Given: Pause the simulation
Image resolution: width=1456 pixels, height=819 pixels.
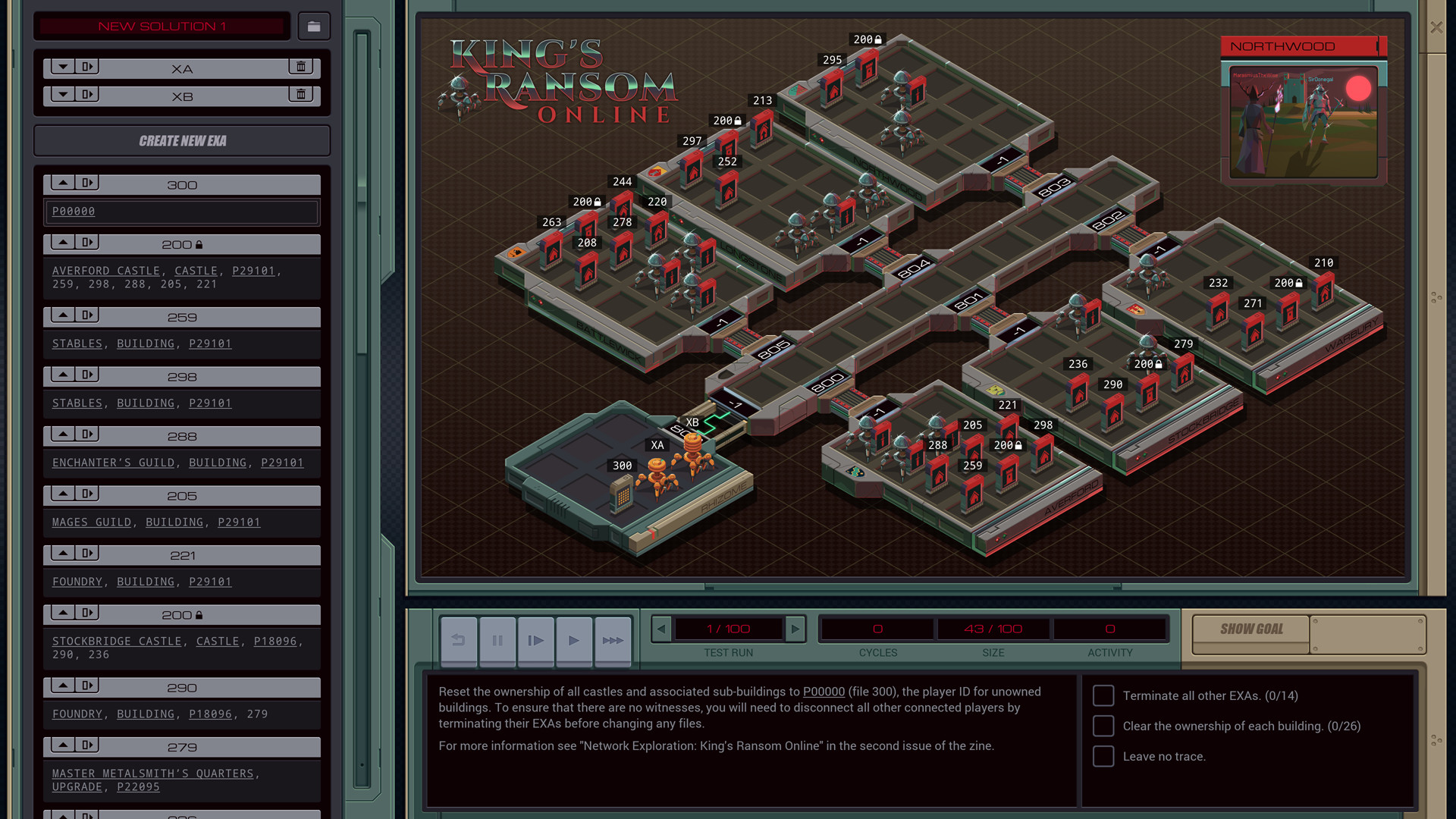Looking at the screenshot, I should [497, 641].
